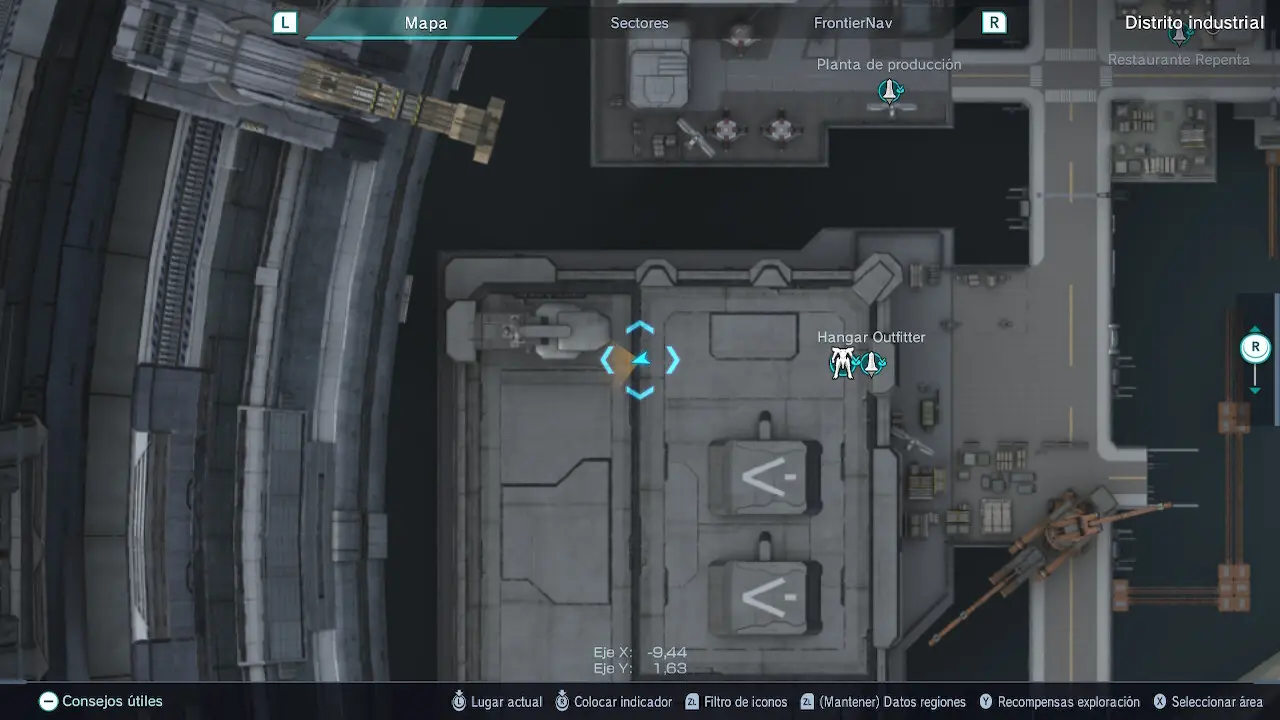This screenshot has width=1280, height=720.
Task: Click the player position cursor on the map
Action: (640, 360)
